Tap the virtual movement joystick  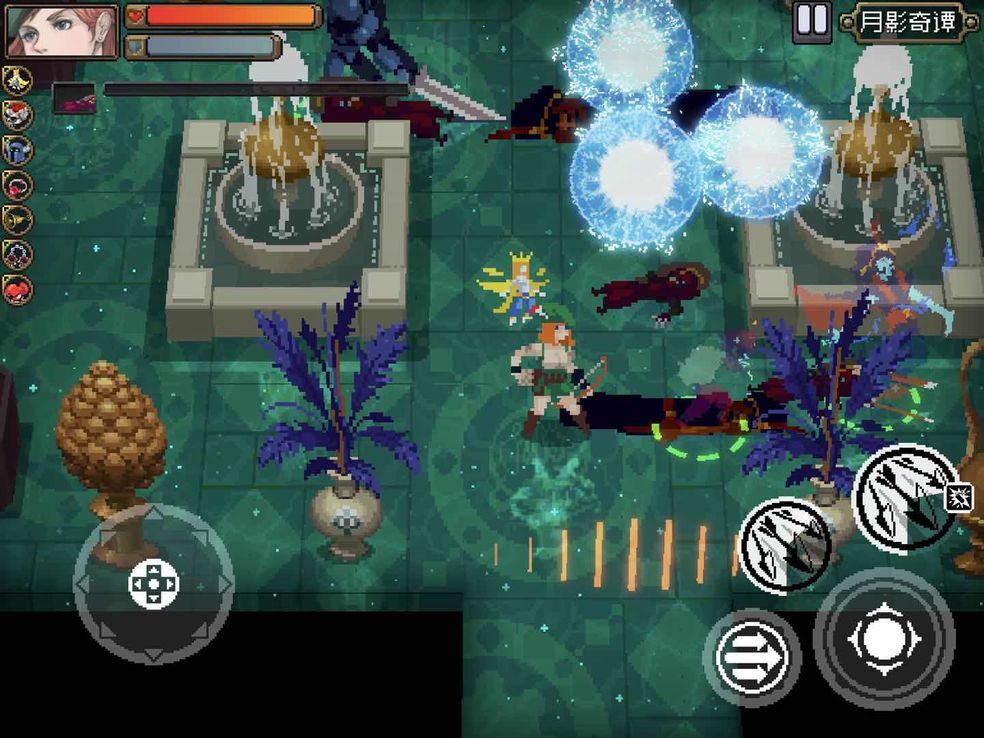pyautogui.click(x=154, y=584)
